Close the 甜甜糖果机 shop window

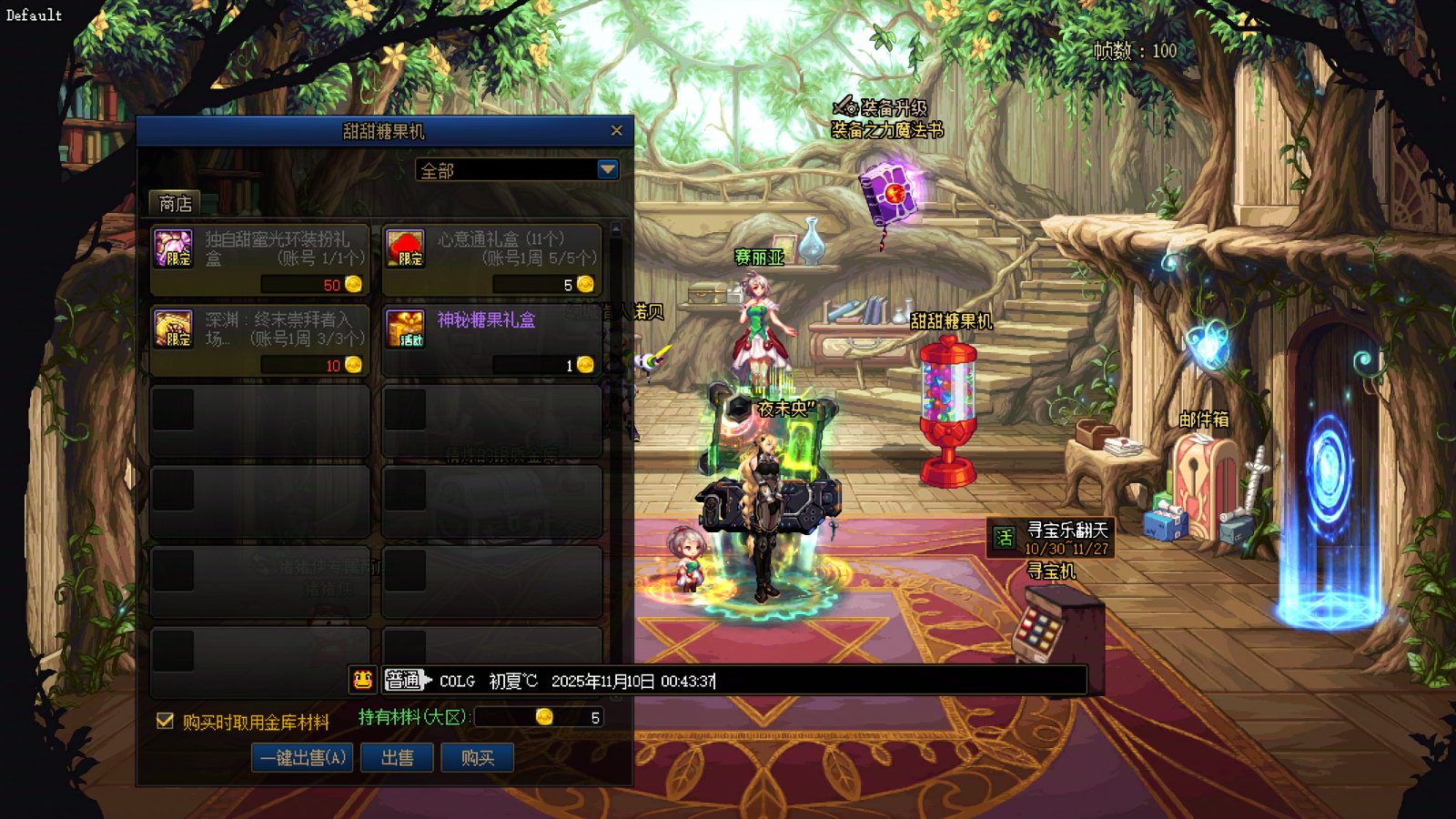pyautogui.click(x=616, y=131)
